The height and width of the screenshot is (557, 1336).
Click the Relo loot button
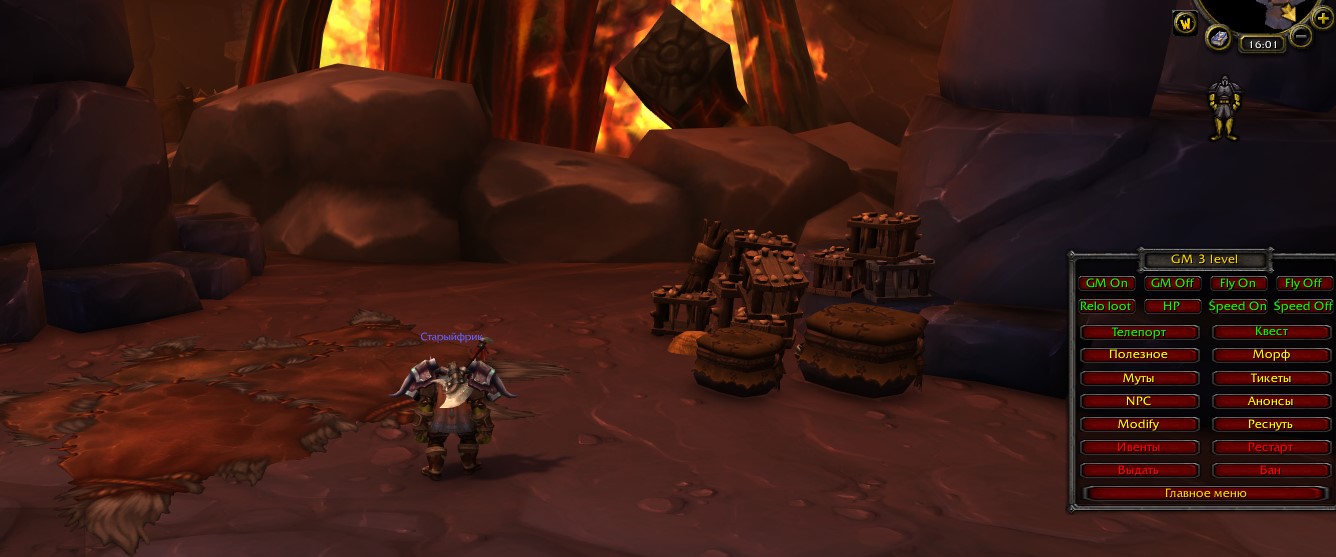point(1107,307)
